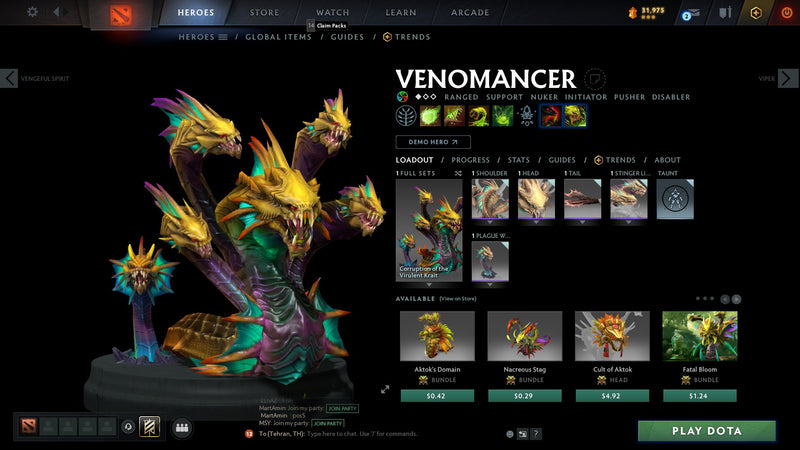This screenshot has width=800, height=450.
Task: Open the settings gear icon
Action: (32, 12)
